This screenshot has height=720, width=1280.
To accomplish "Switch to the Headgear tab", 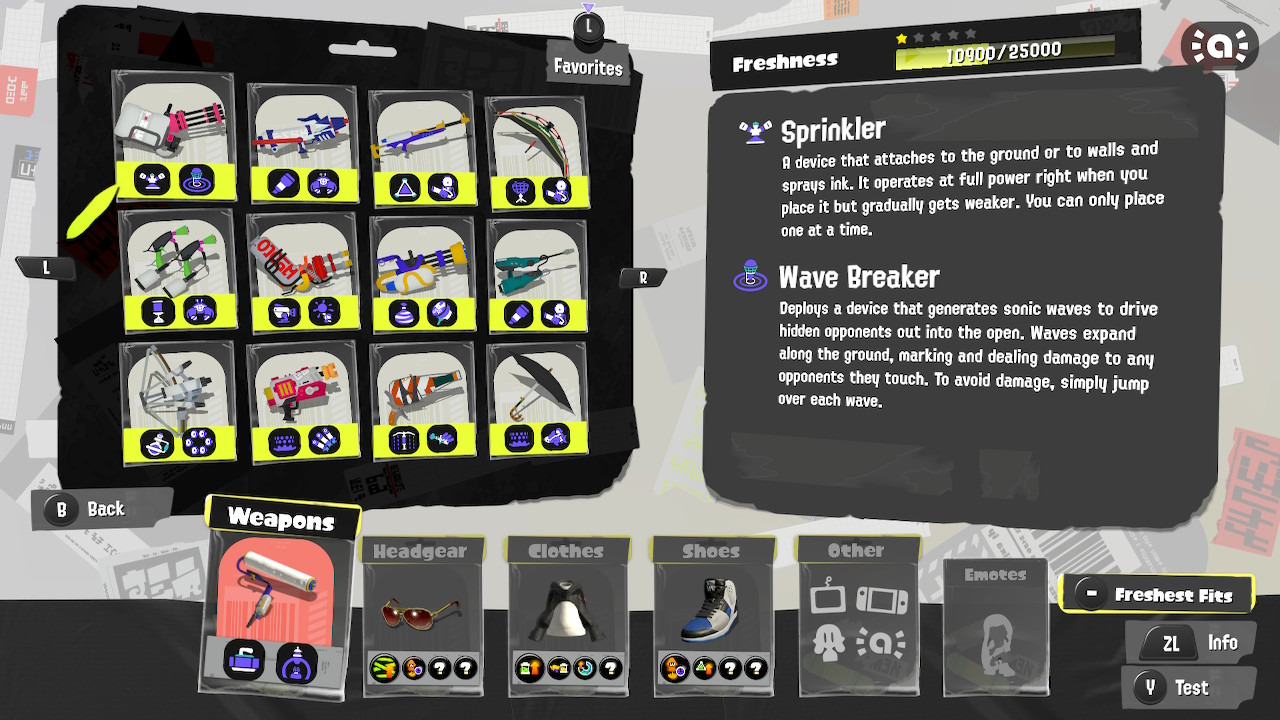I will point(421,550).
